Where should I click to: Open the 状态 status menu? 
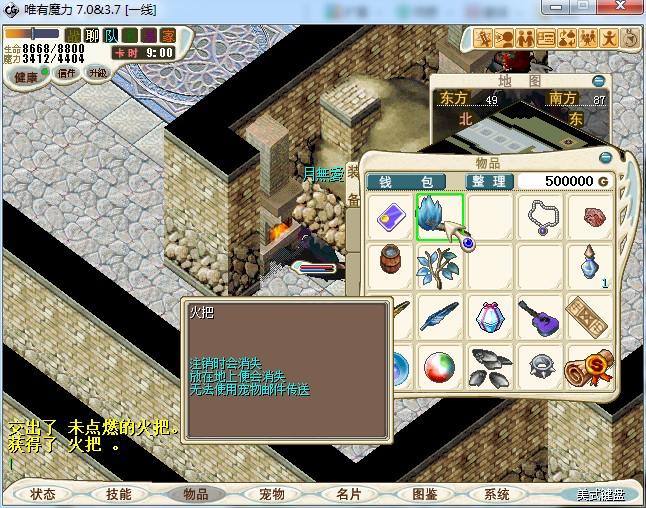(42, 494)
